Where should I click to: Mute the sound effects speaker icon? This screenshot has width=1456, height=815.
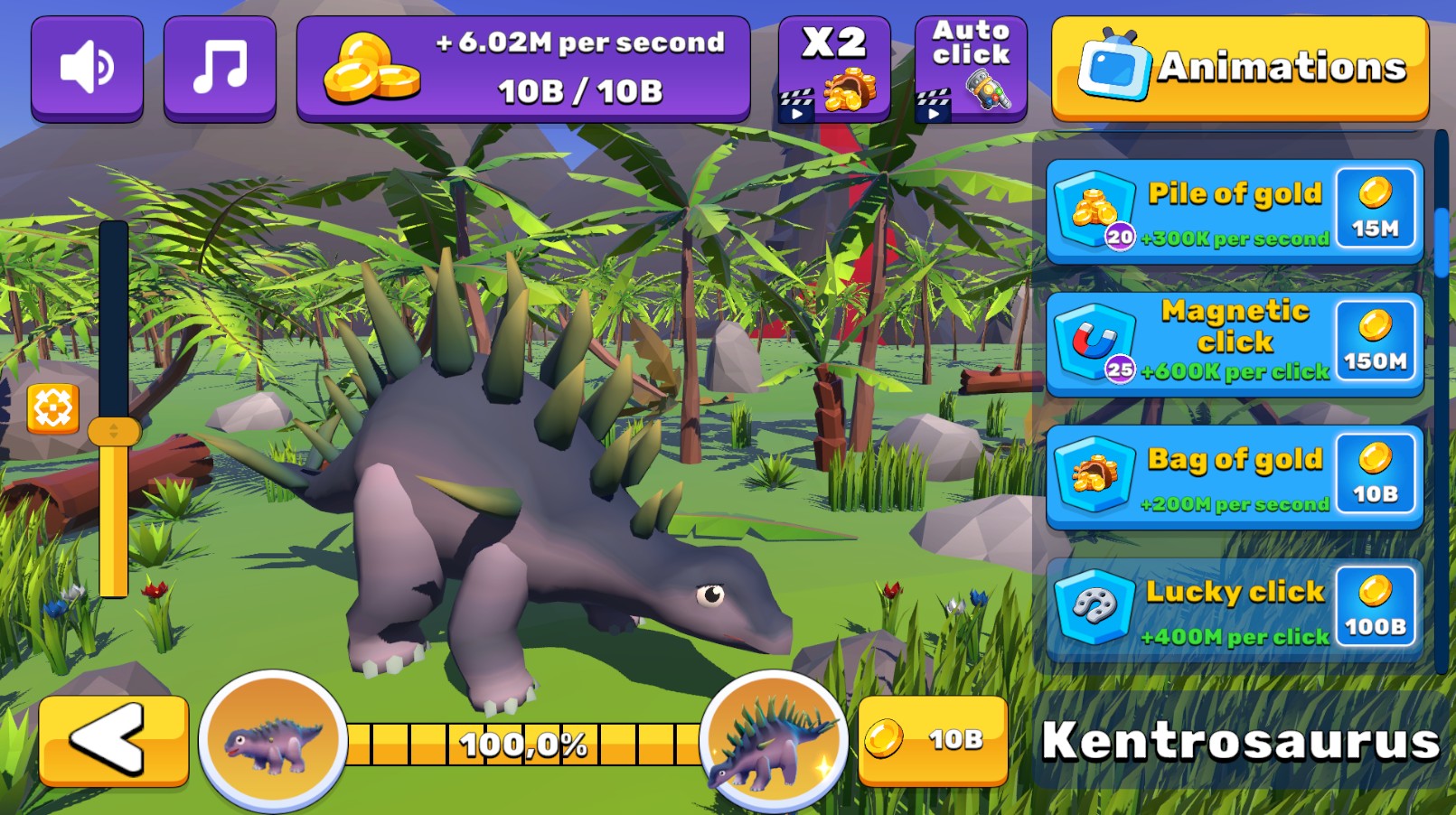(87, 66)
